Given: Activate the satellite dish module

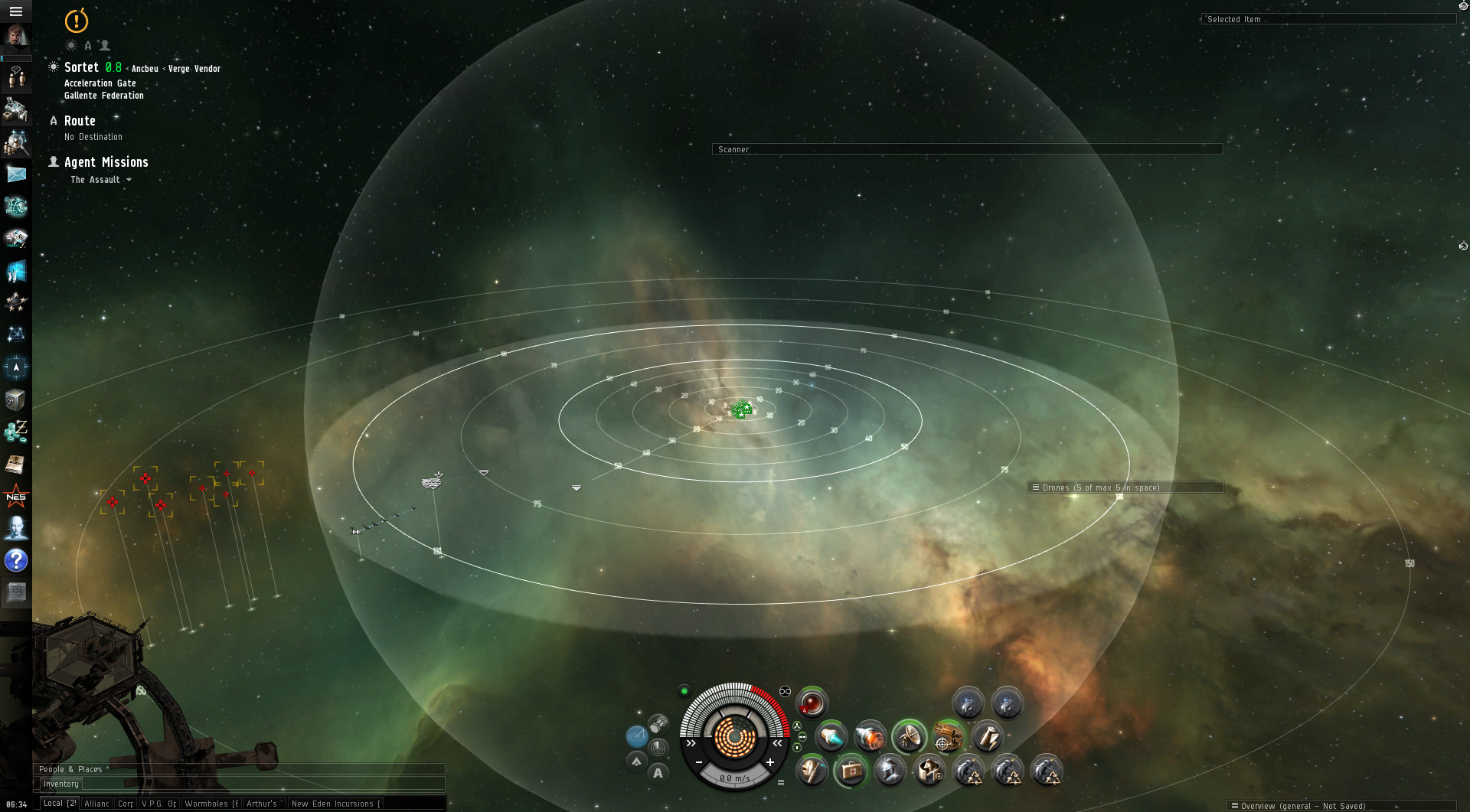Looking at the screenshot, I should (909, 737).
